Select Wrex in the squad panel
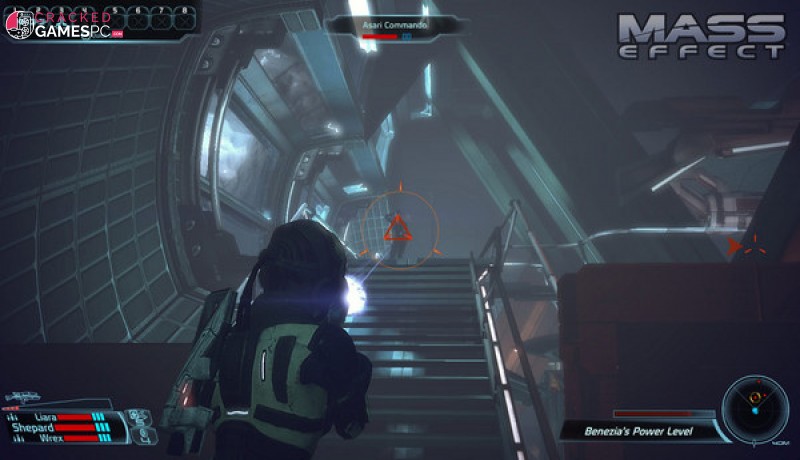Screen dimensions: 800x460 [x=53, y=438]
